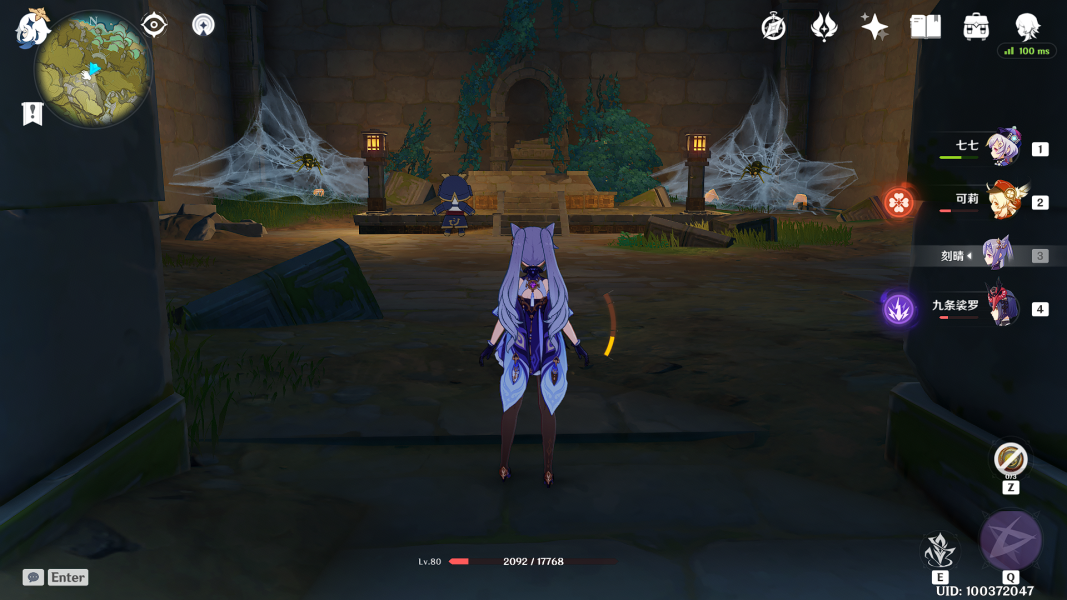Open the inventory backpack icon
Viewport: 1067px width, 600px height.
[x=977, y=27]
